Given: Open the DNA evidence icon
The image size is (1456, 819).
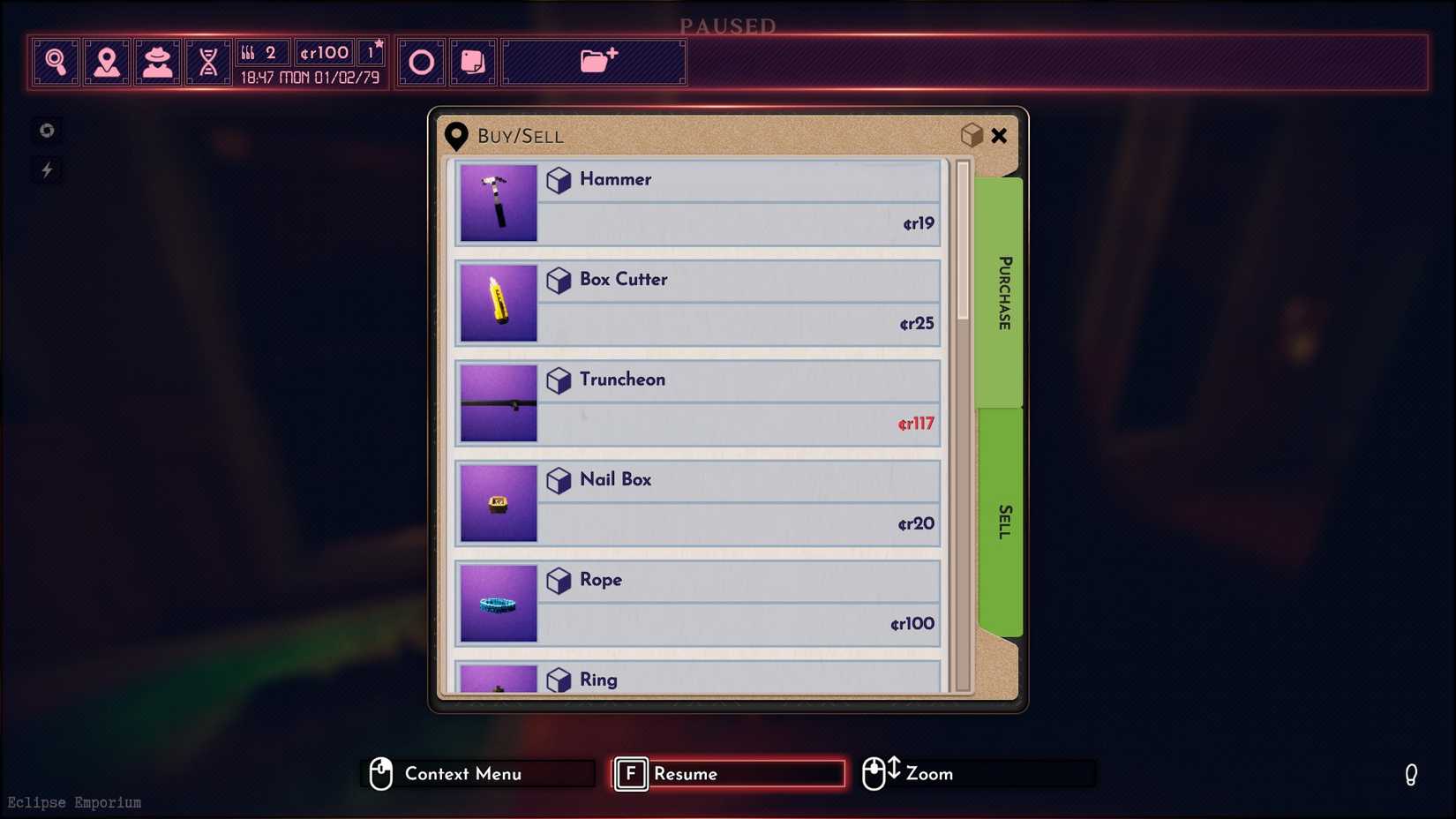Looking at the screenshot, I should (x=208, y=60).
